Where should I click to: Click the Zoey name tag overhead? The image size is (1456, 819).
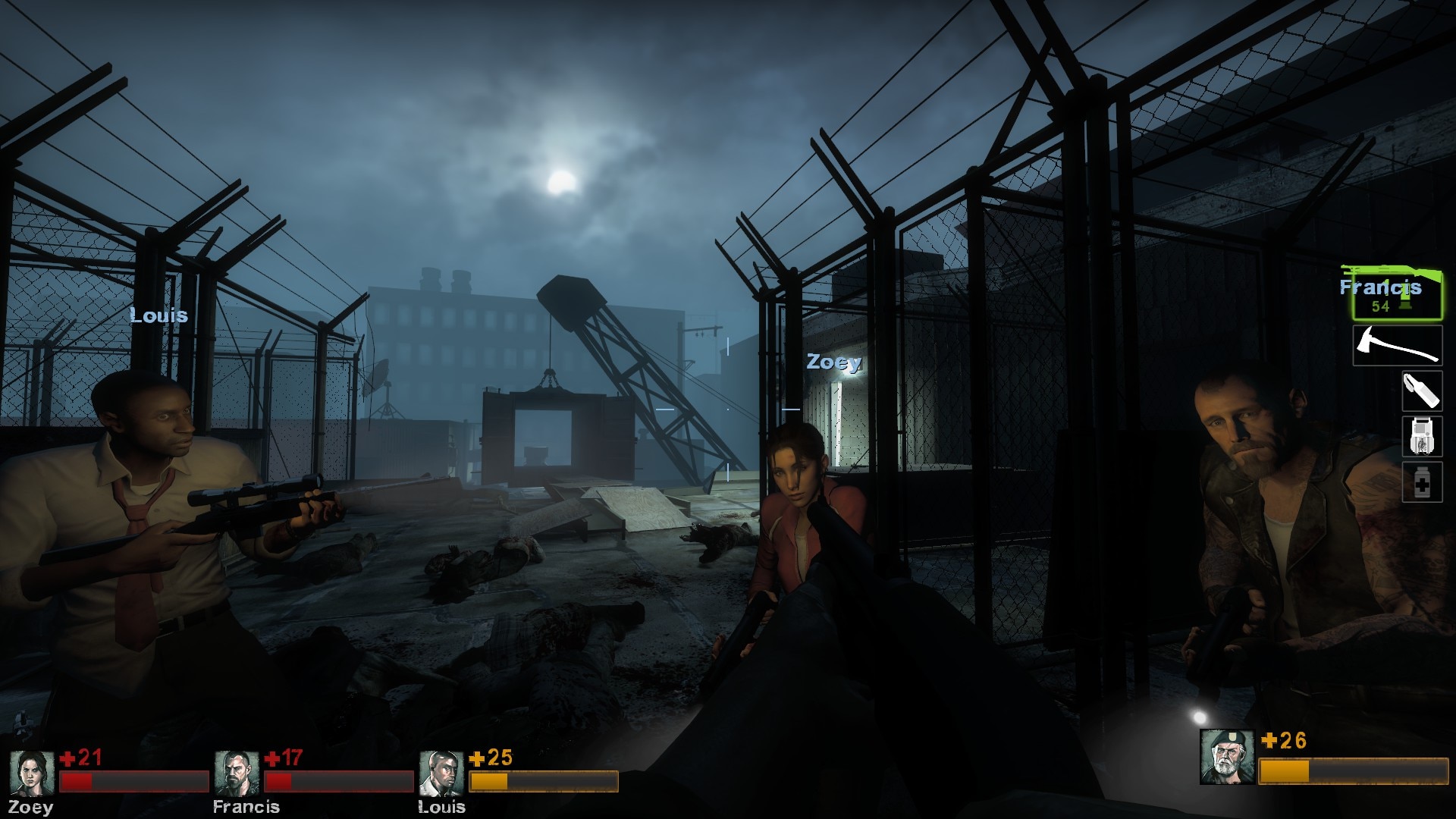pyautogui.click(x=834, y=364)
